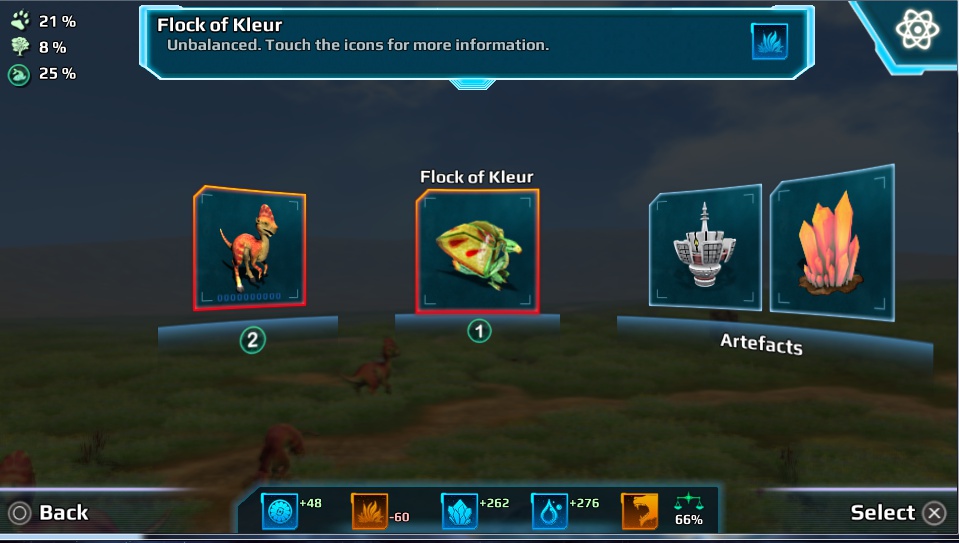Choose the orange crested dinosaur card
The width and height of the screenshot is (959, 543).
tap(249, 248)
